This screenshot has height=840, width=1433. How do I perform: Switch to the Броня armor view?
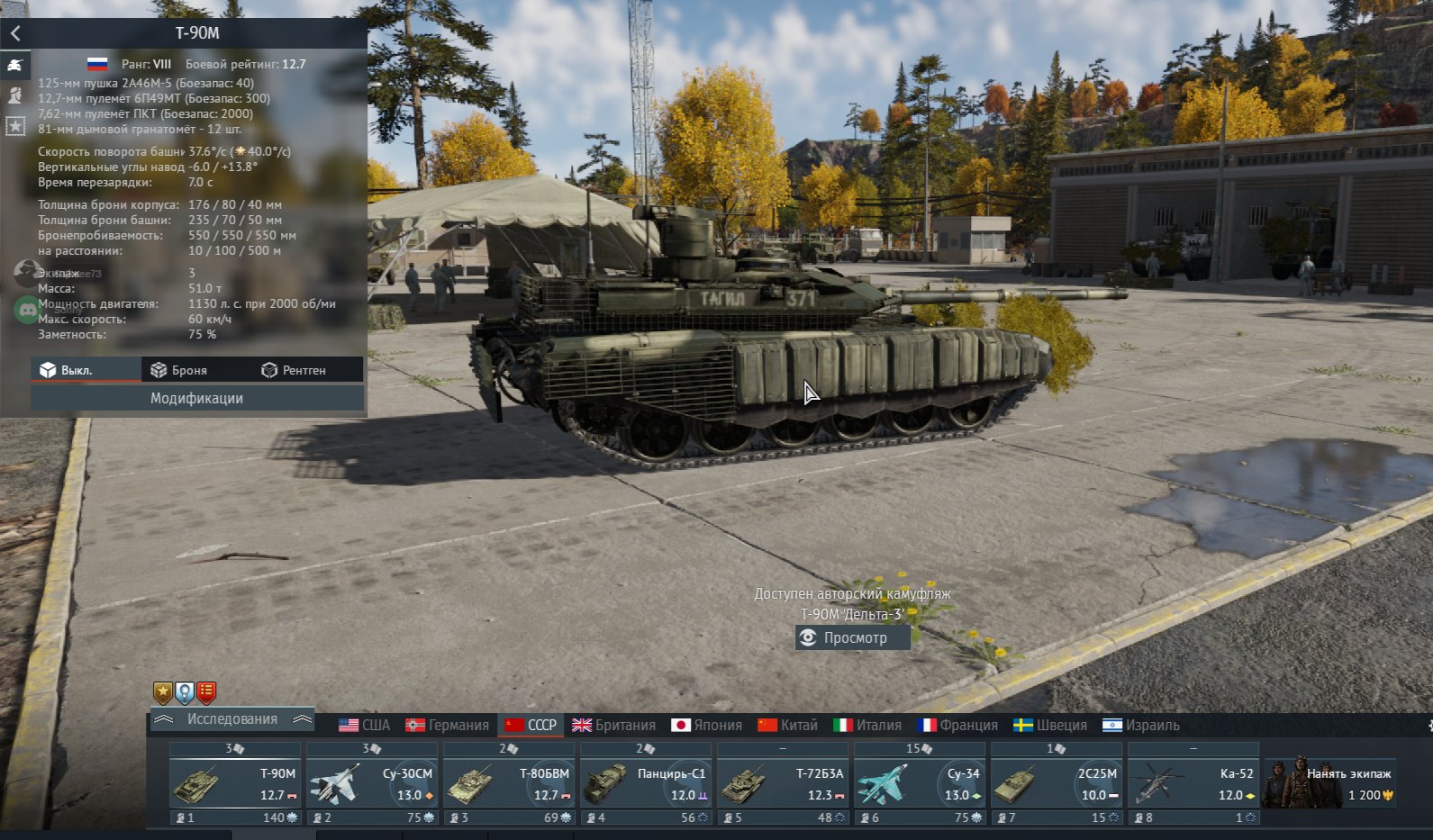click(178, 370)
